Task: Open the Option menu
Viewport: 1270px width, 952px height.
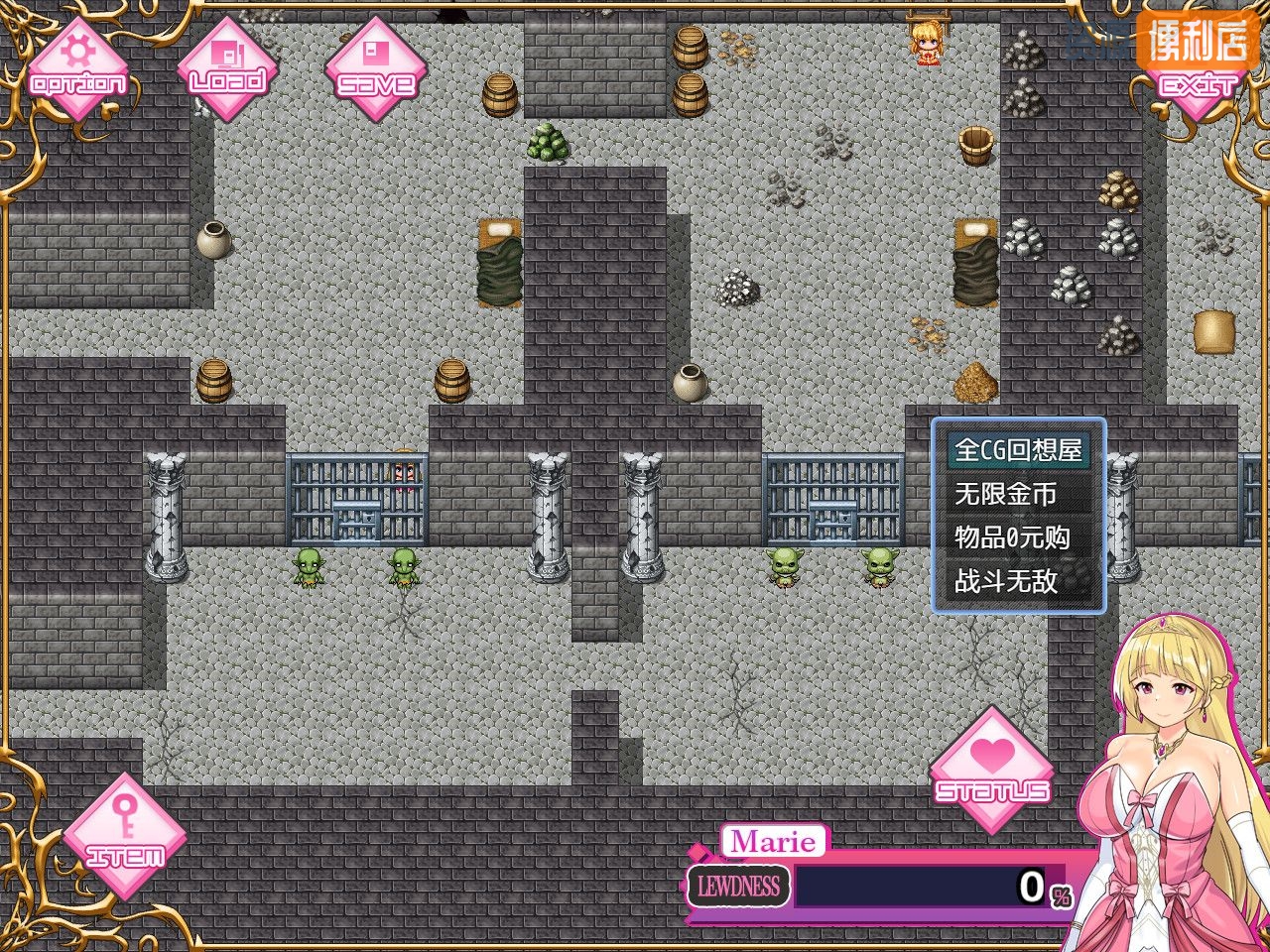Action: pyautogui.click(x=77, y=69)
